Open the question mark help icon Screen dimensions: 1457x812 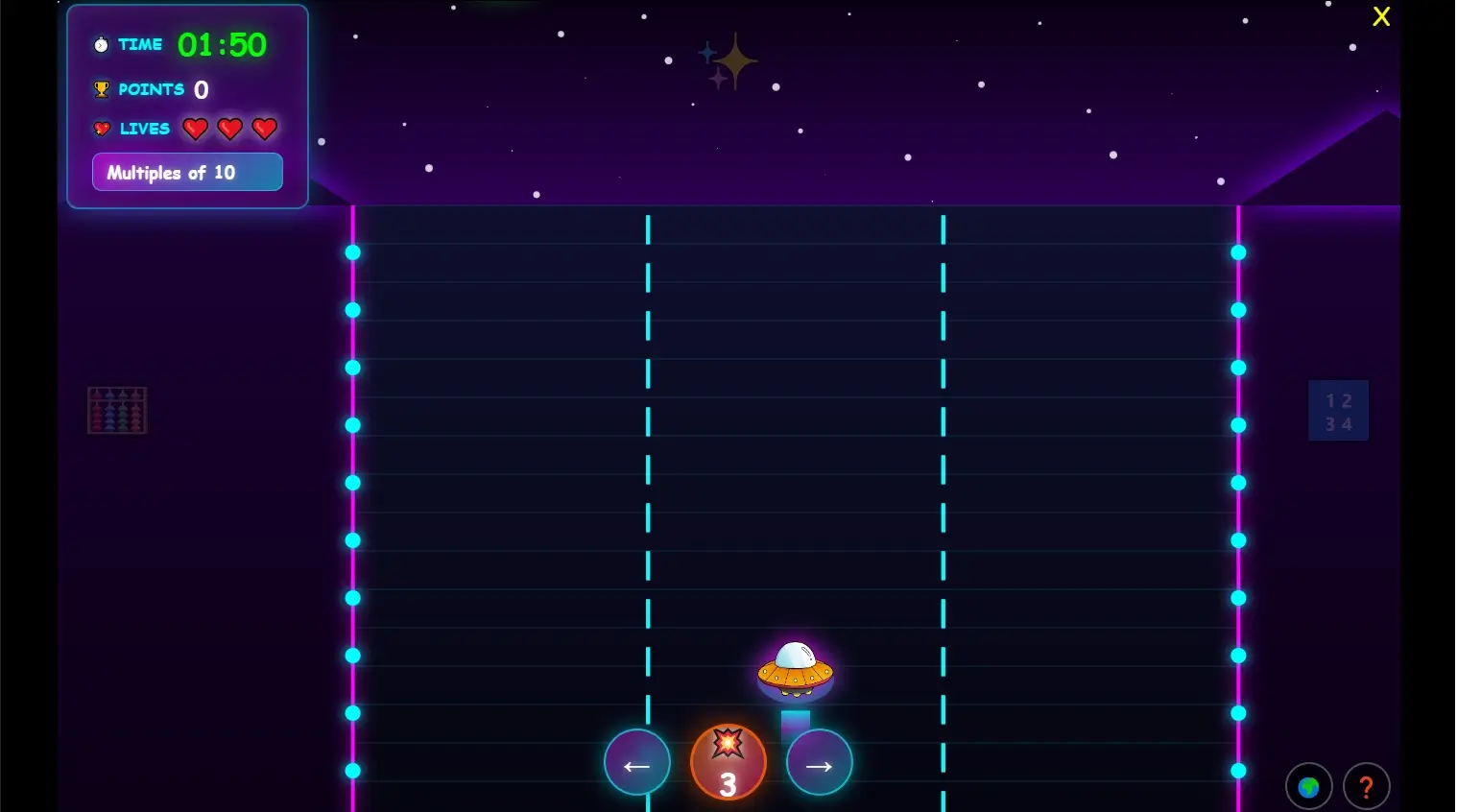(1366, 787)
